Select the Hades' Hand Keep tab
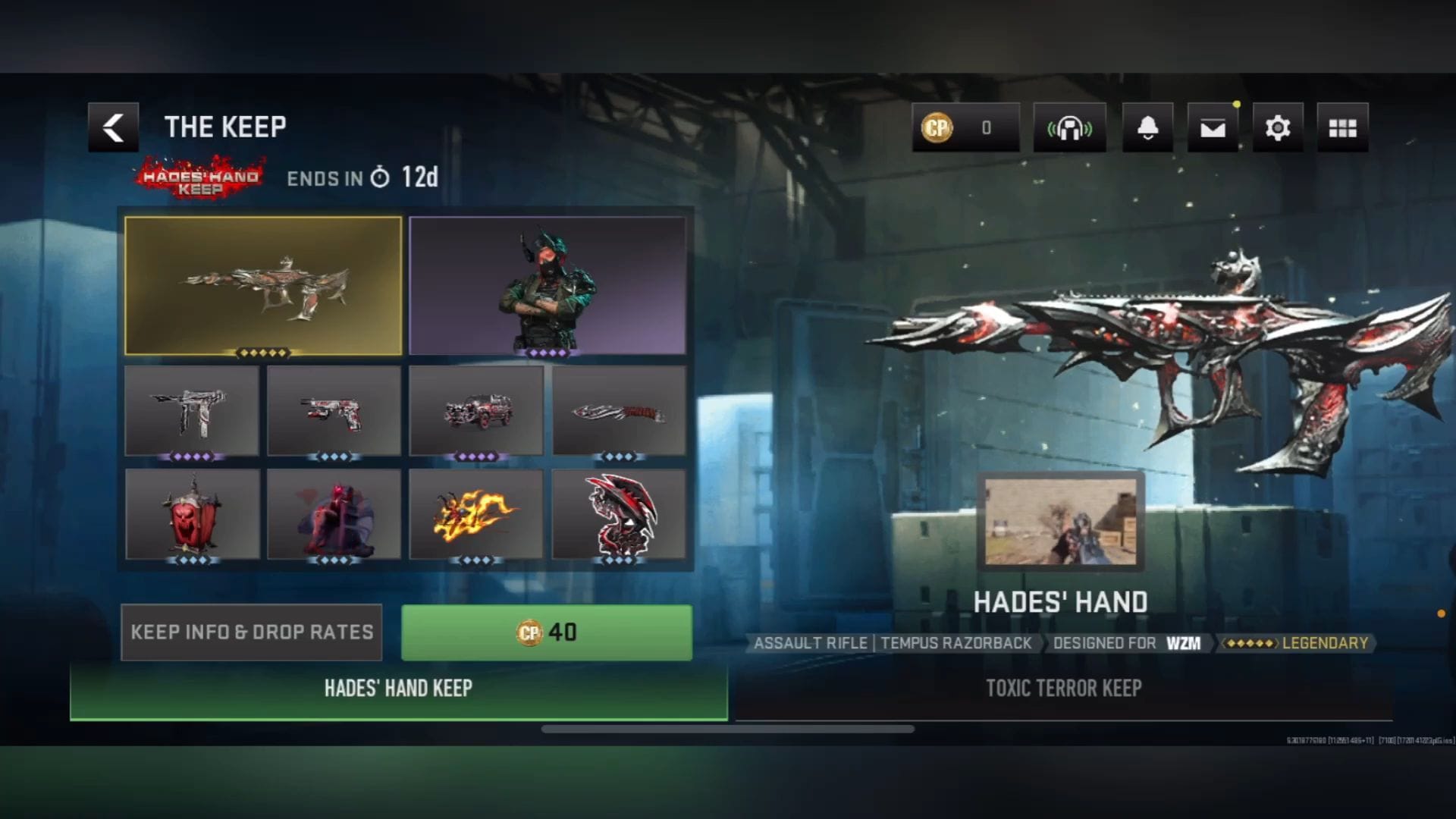This screenshot has width=1456, height=819. coord(400,689)
